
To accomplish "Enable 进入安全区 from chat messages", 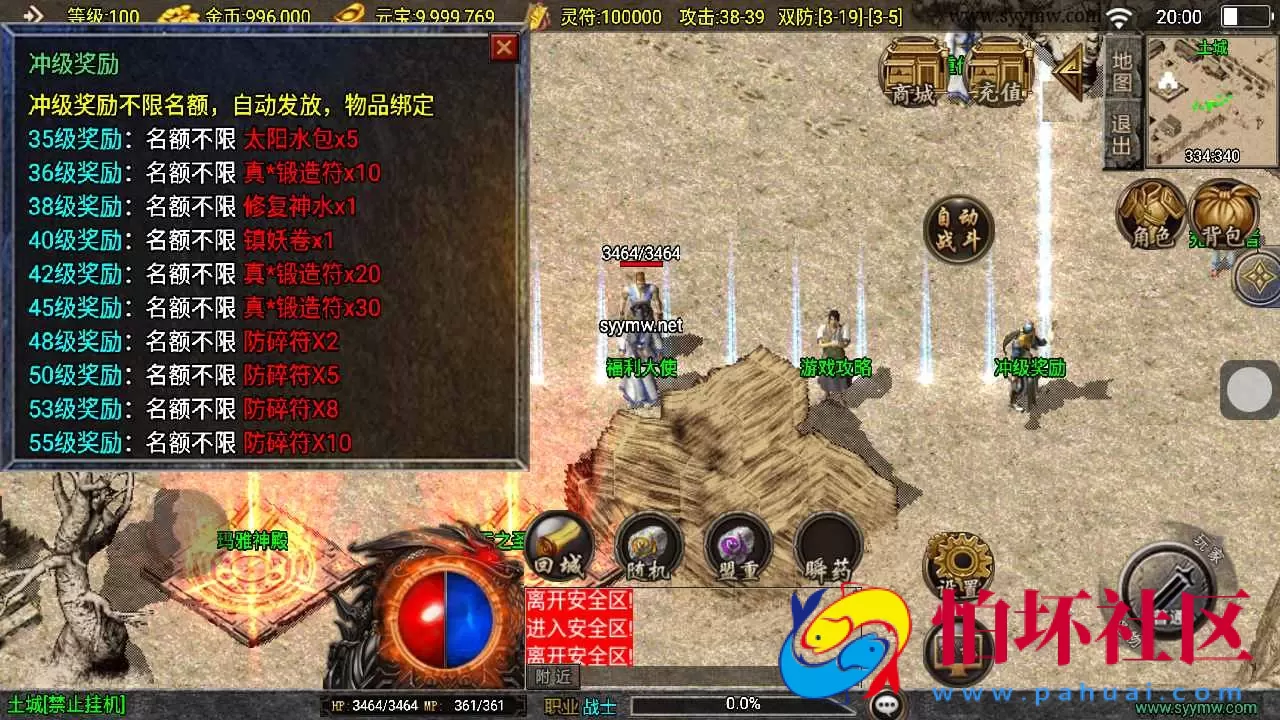I will pos(578,630).
